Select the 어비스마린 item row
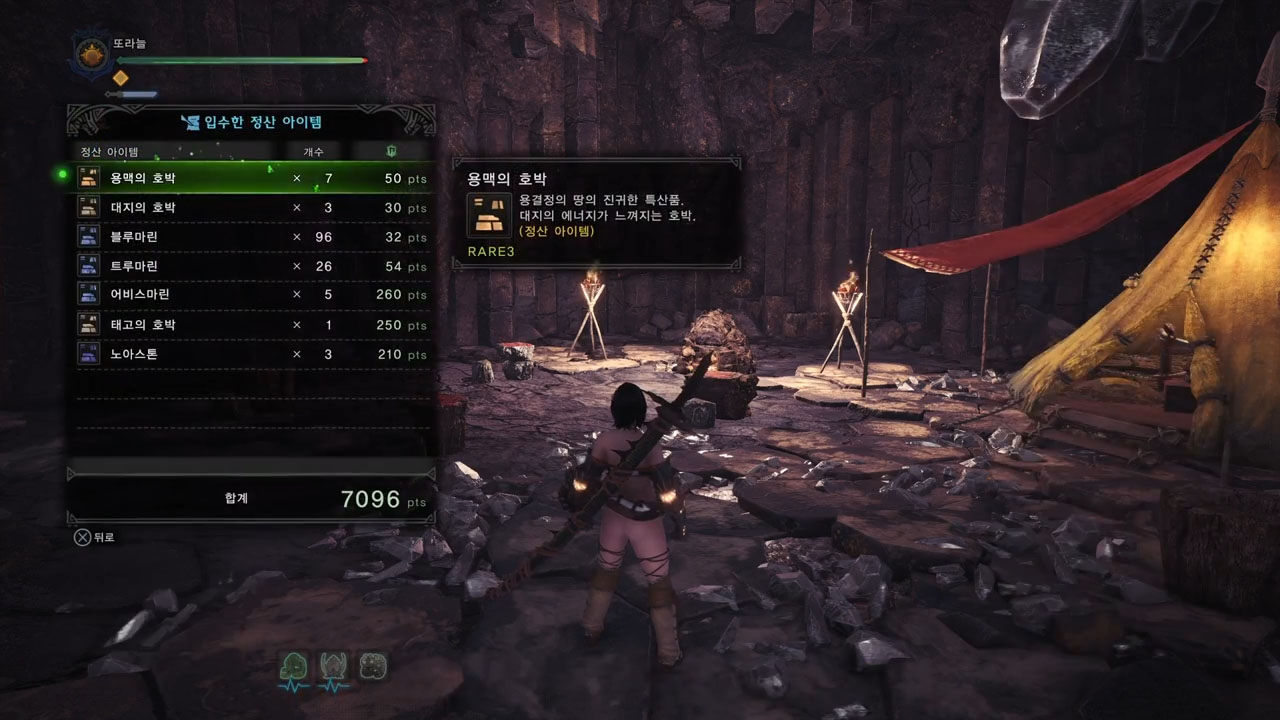This screenshot has height=720, width=1280. tap(250, 295)
